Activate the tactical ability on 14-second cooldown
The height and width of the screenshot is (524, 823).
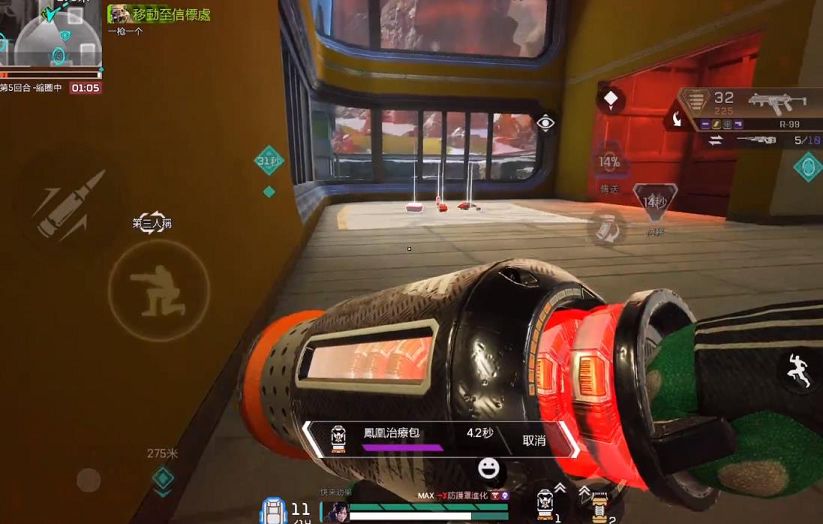point(655,201)
